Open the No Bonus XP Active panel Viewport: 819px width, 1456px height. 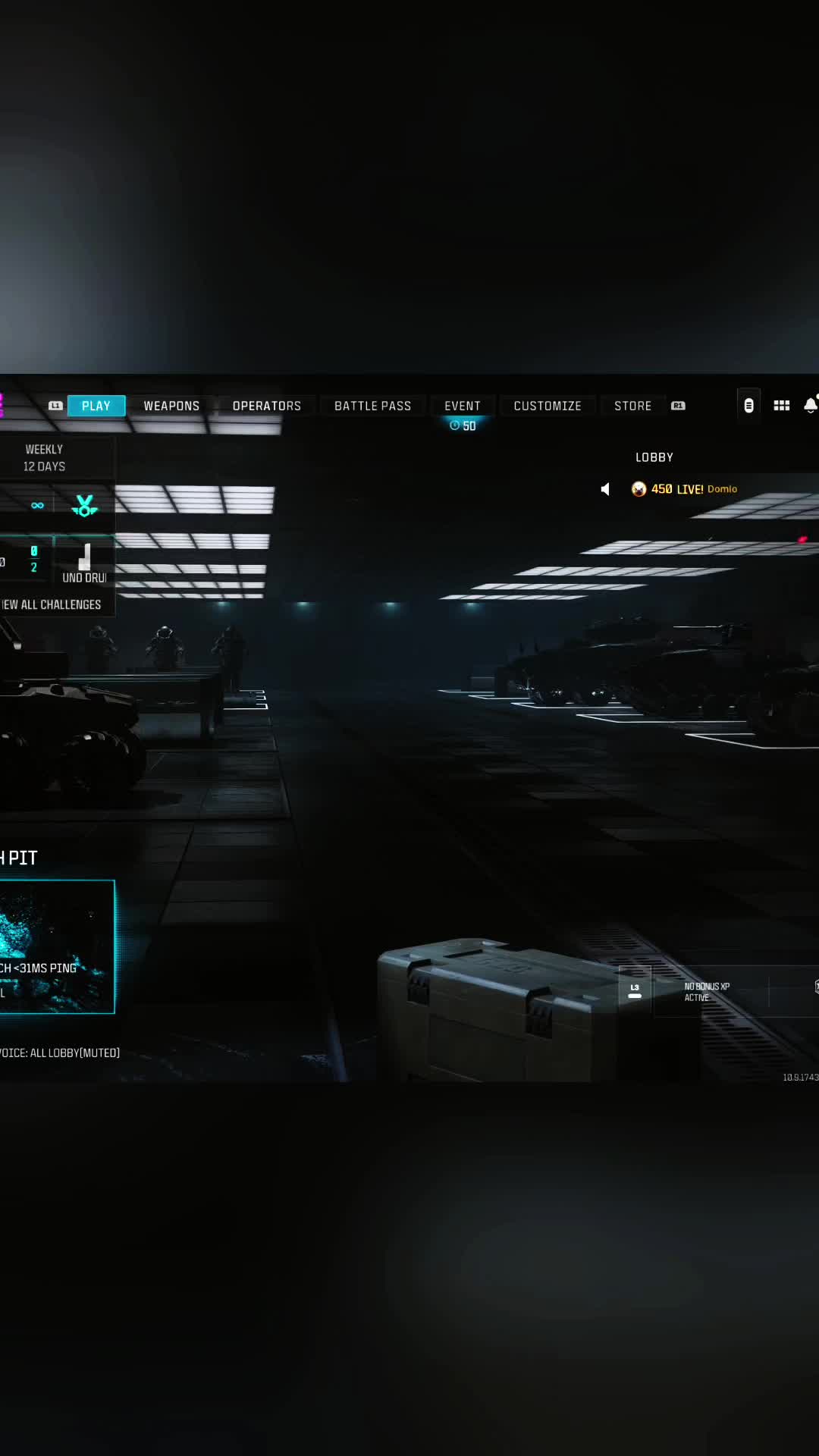706,992
